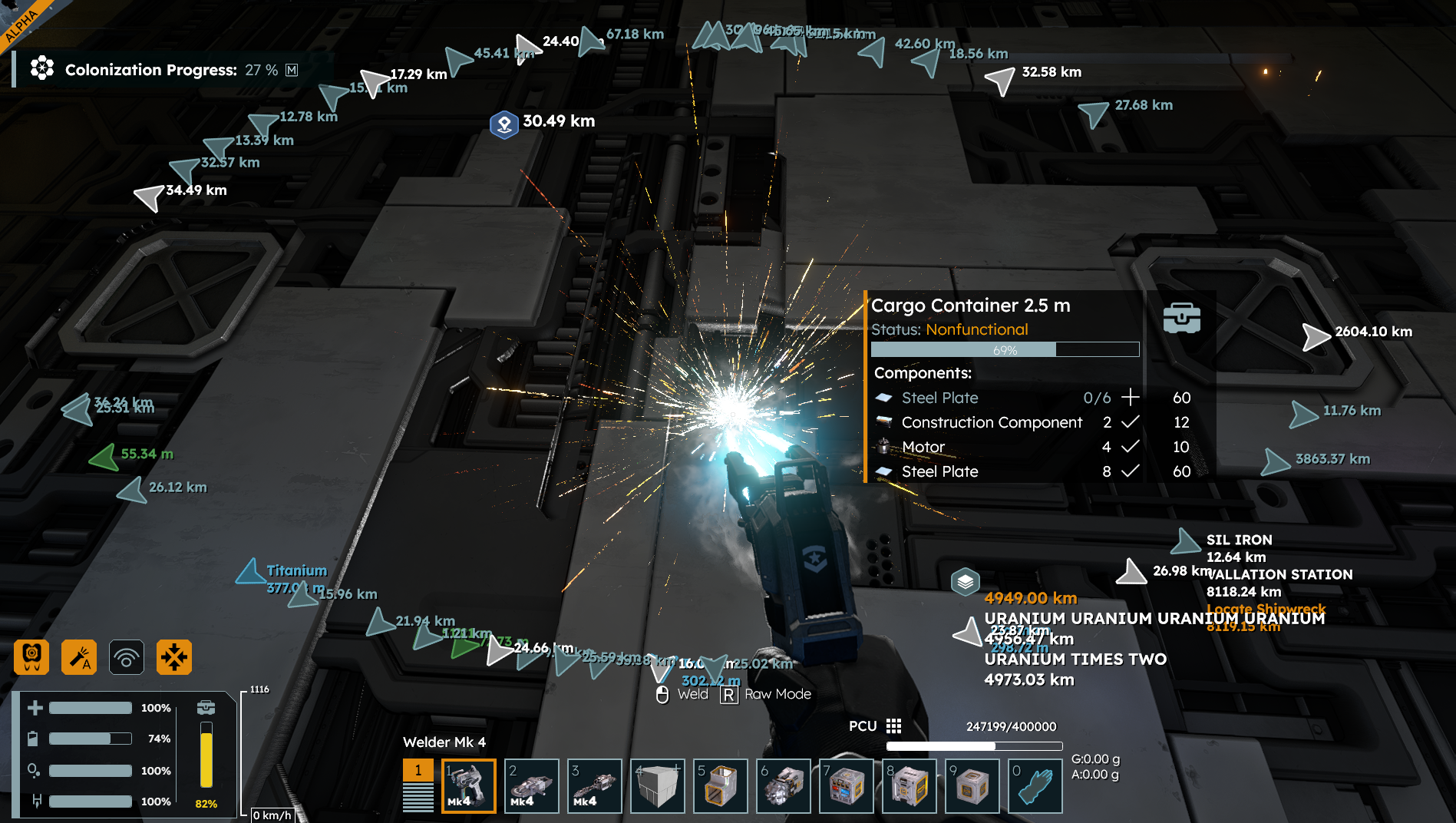
Task: Toggle the jetpack icon
Action: tap(31, 657)
